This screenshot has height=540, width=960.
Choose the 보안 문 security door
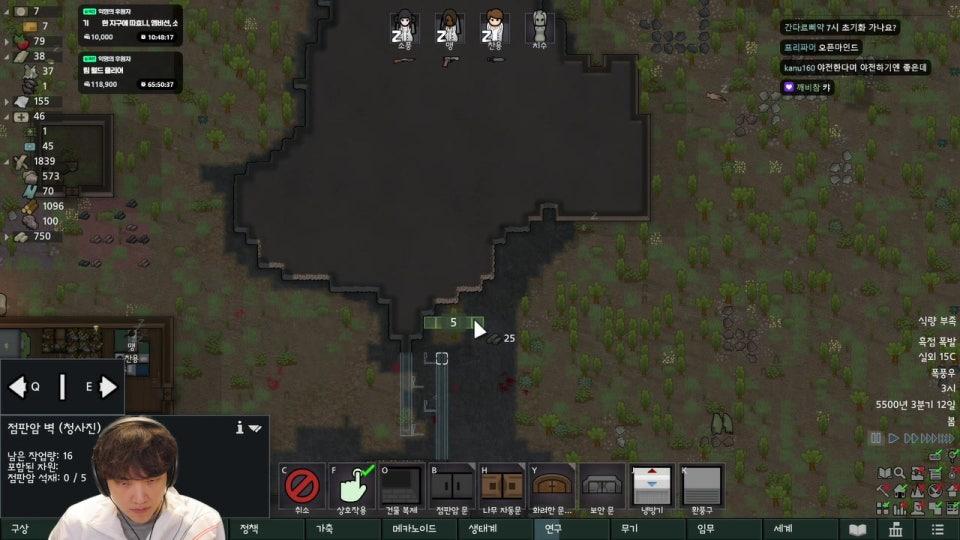(602, 488)
